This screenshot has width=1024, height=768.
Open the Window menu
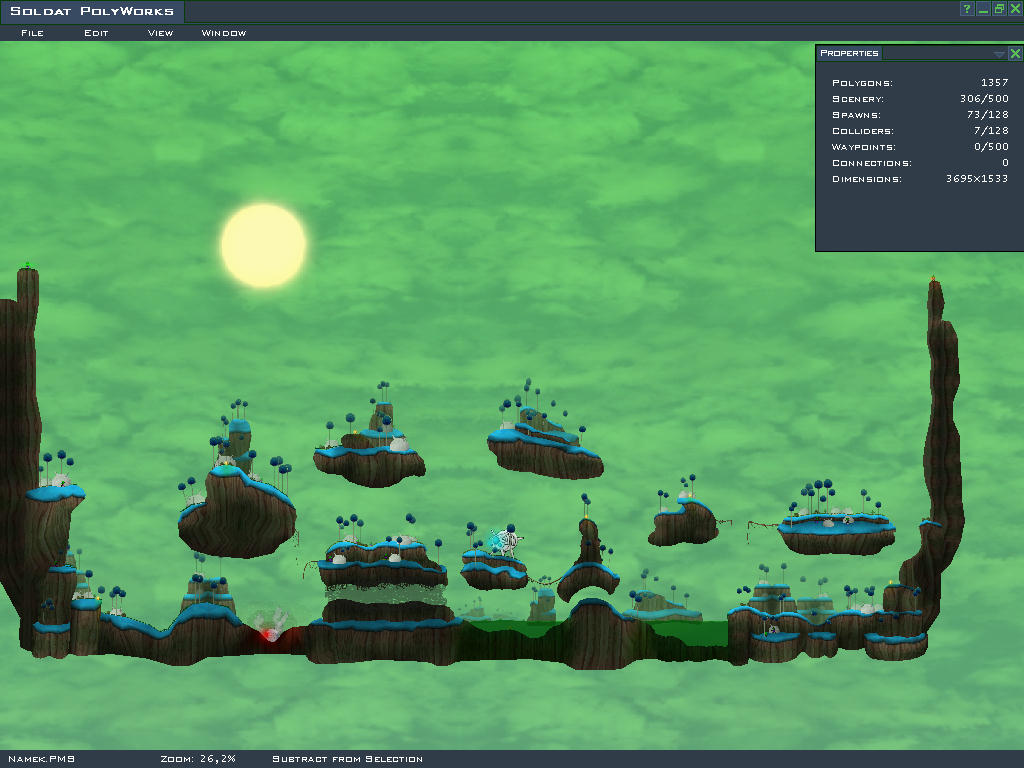224,33
